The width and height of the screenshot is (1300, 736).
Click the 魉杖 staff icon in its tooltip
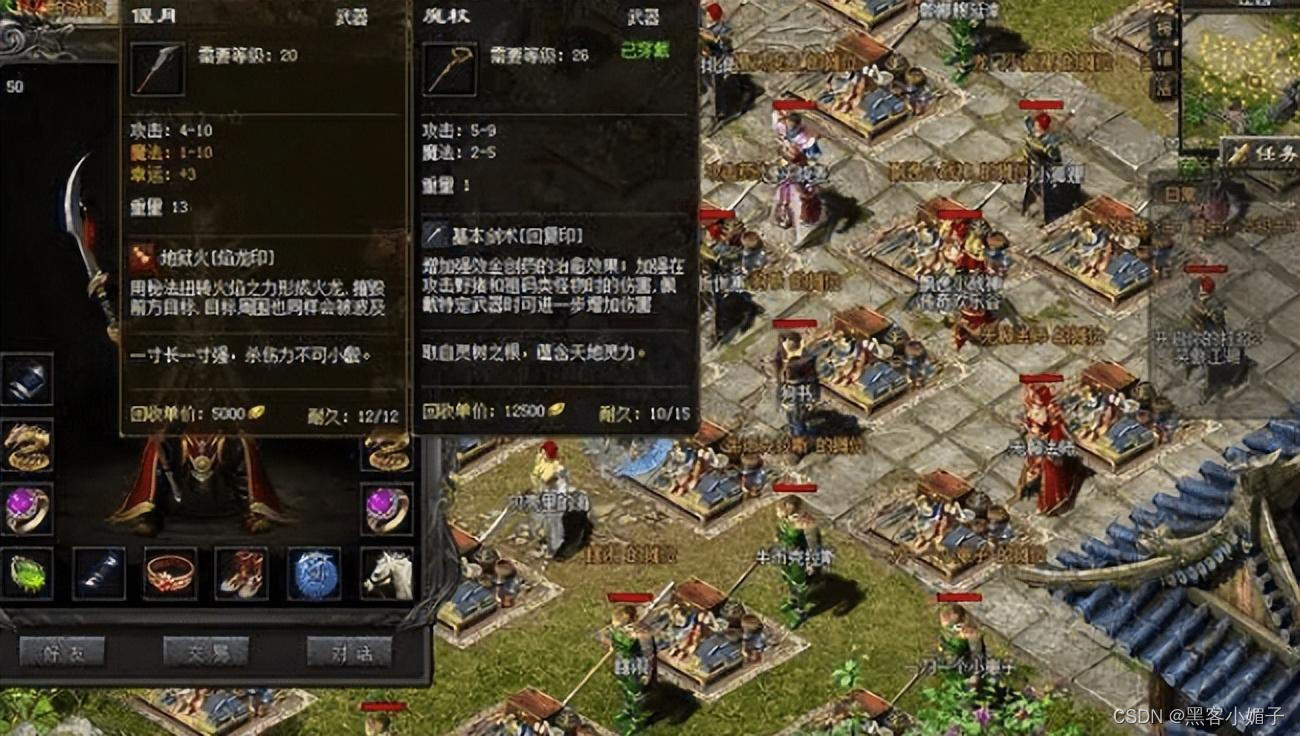[x=450, y=70]
